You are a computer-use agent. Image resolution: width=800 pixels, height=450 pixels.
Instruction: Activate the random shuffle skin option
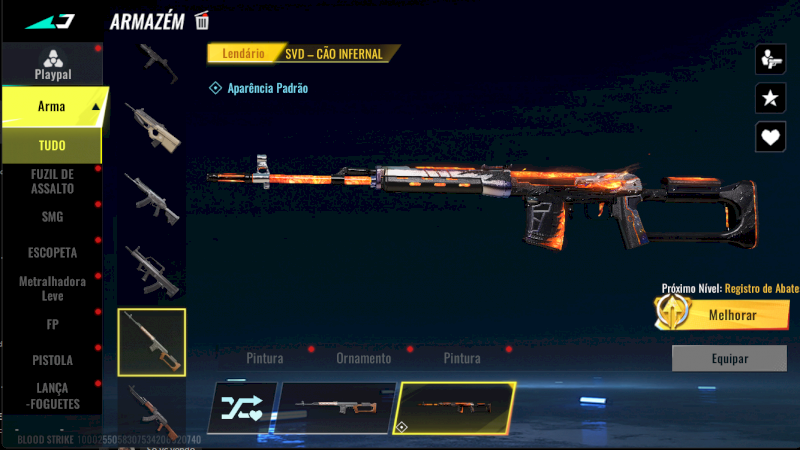[x=241, y=407]
